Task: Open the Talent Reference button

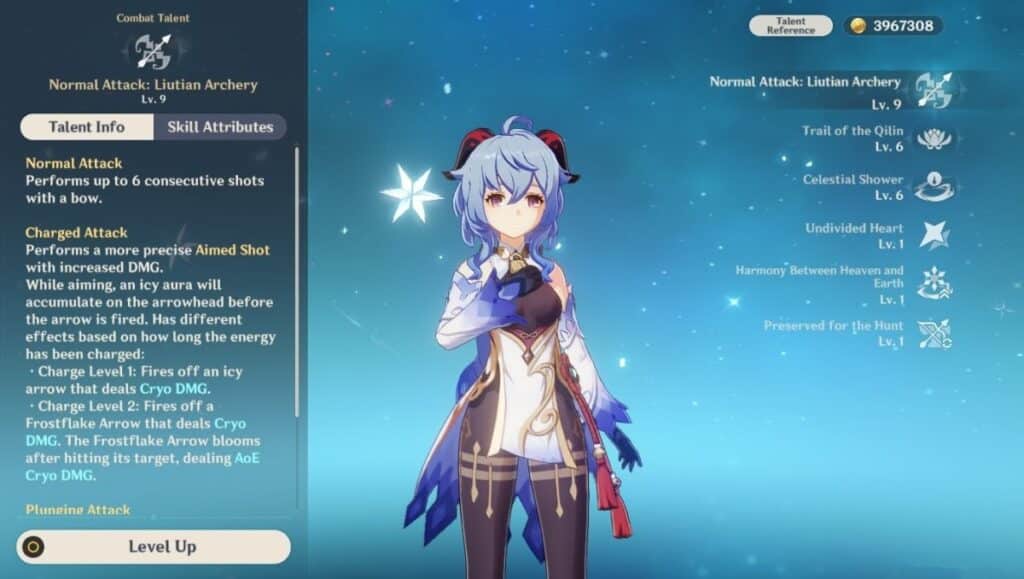Action: click(790, 26)
